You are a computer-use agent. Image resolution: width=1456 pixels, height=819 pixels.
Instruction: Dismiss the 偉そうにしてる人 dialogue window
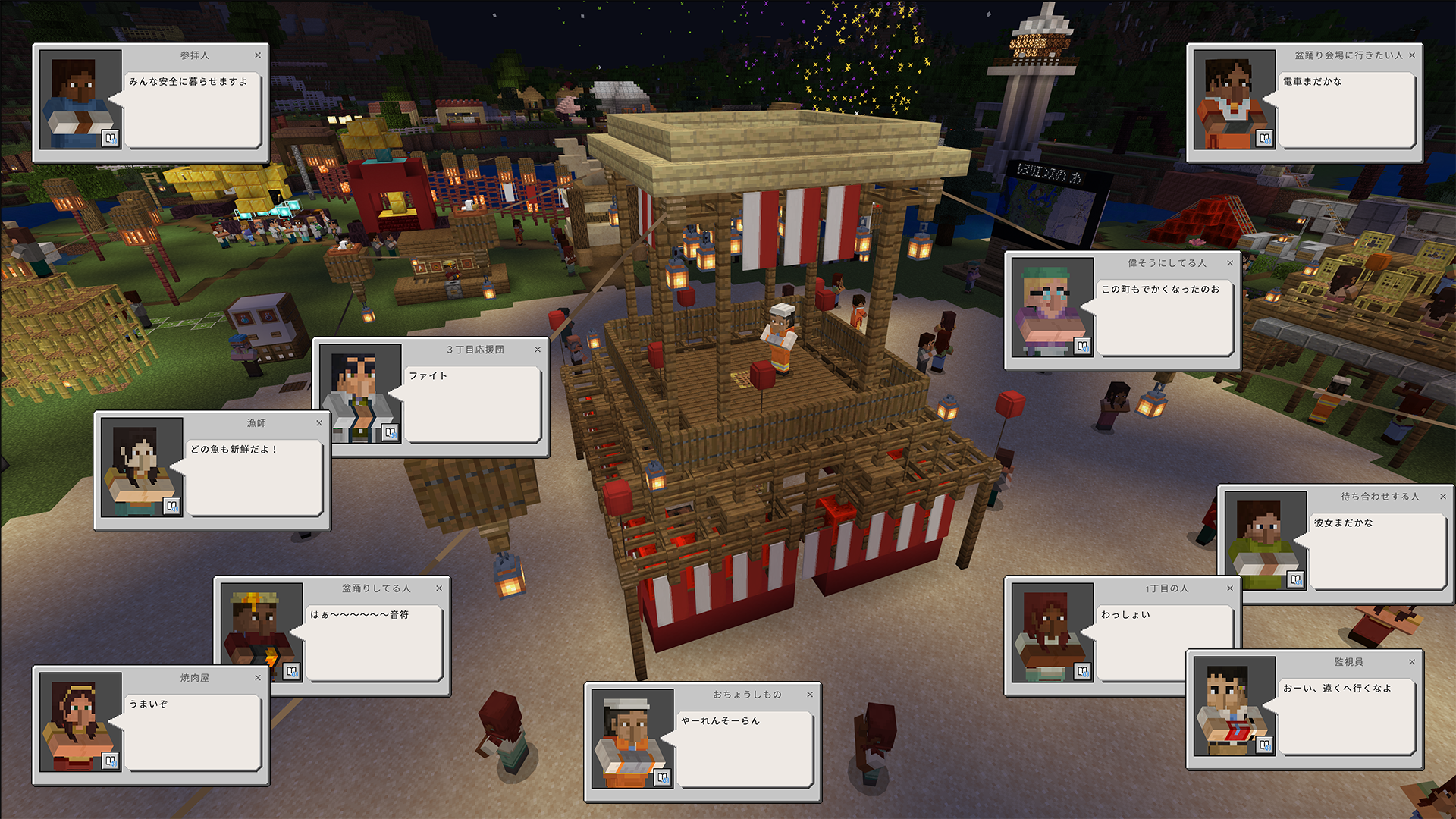[1230, 263]
